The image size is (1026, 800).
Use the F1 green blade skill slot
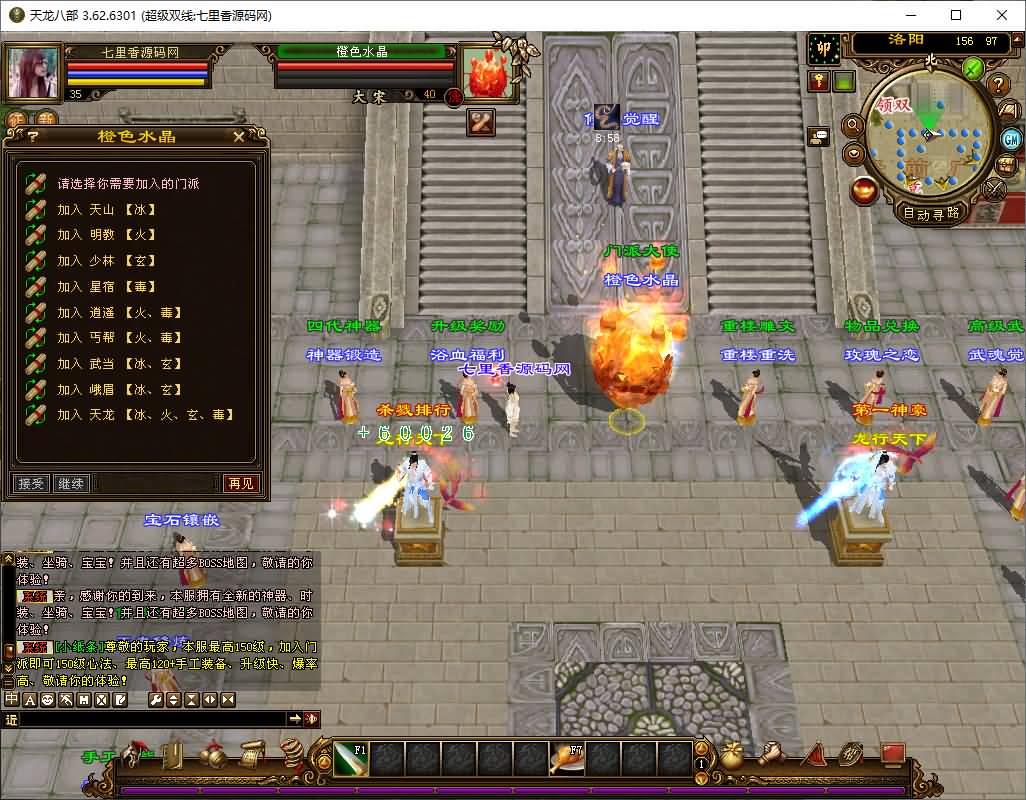click(x=351, y=759)
